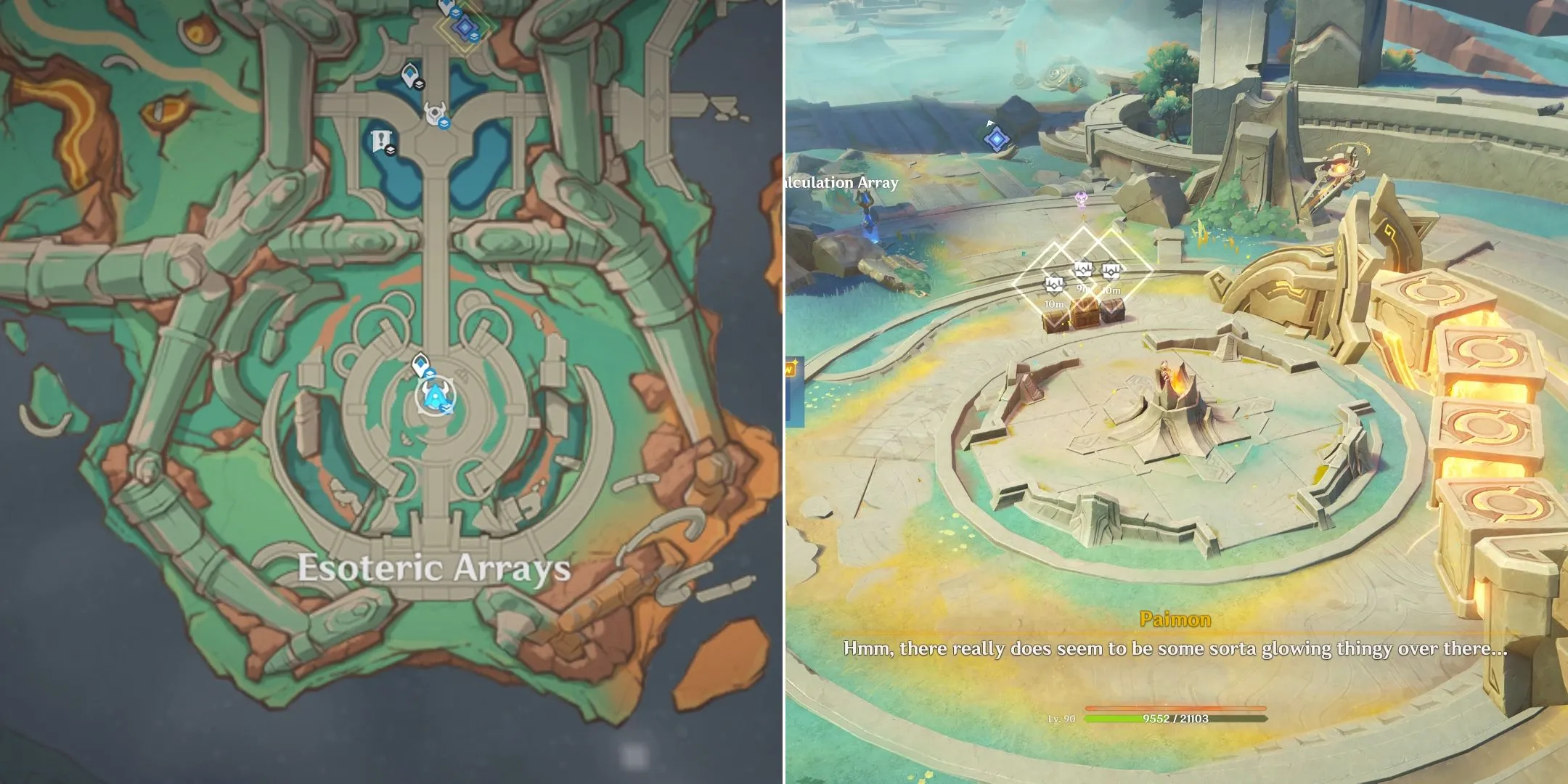The height and width of the screenshot is (784, 1568).
Task: Open the teleport waypoint beside the lakes
Action: point(410,75)
